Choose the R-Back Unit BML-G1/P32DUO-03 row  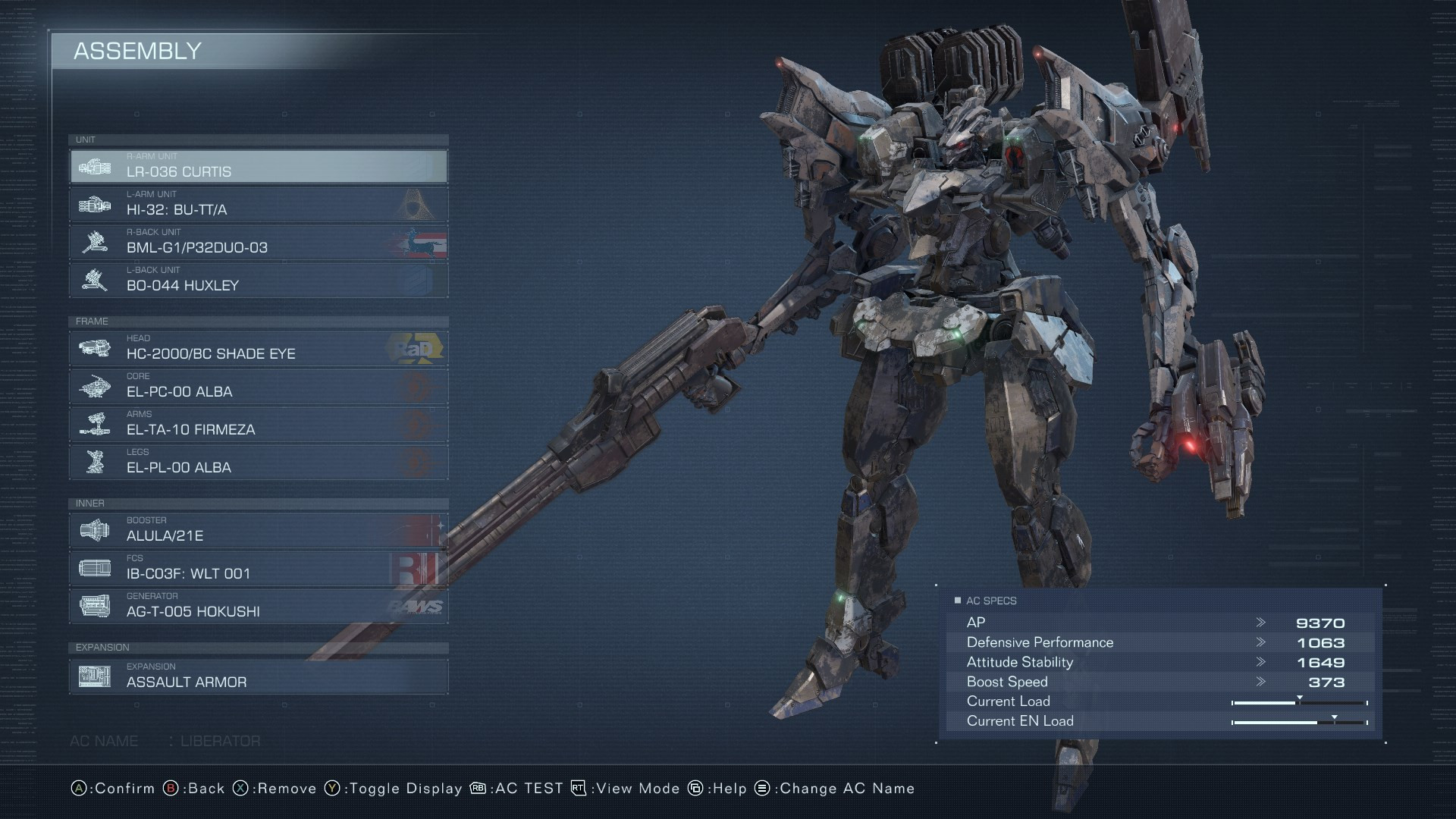(x=258, y=242)
